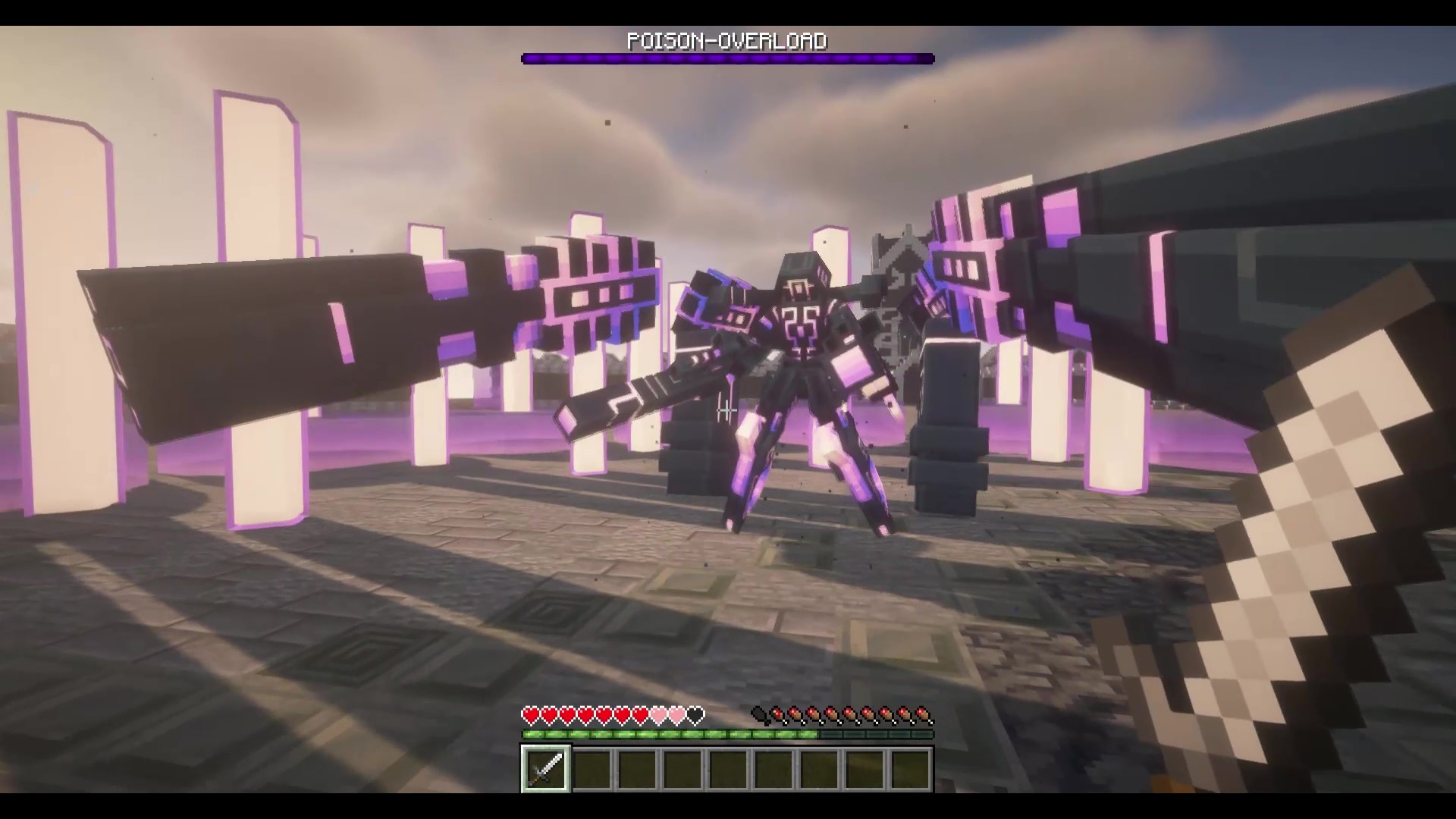This screenshot has width=1456, height=819.
Task: Click the last hotbar slot on the right
Action: pos(908,769)
